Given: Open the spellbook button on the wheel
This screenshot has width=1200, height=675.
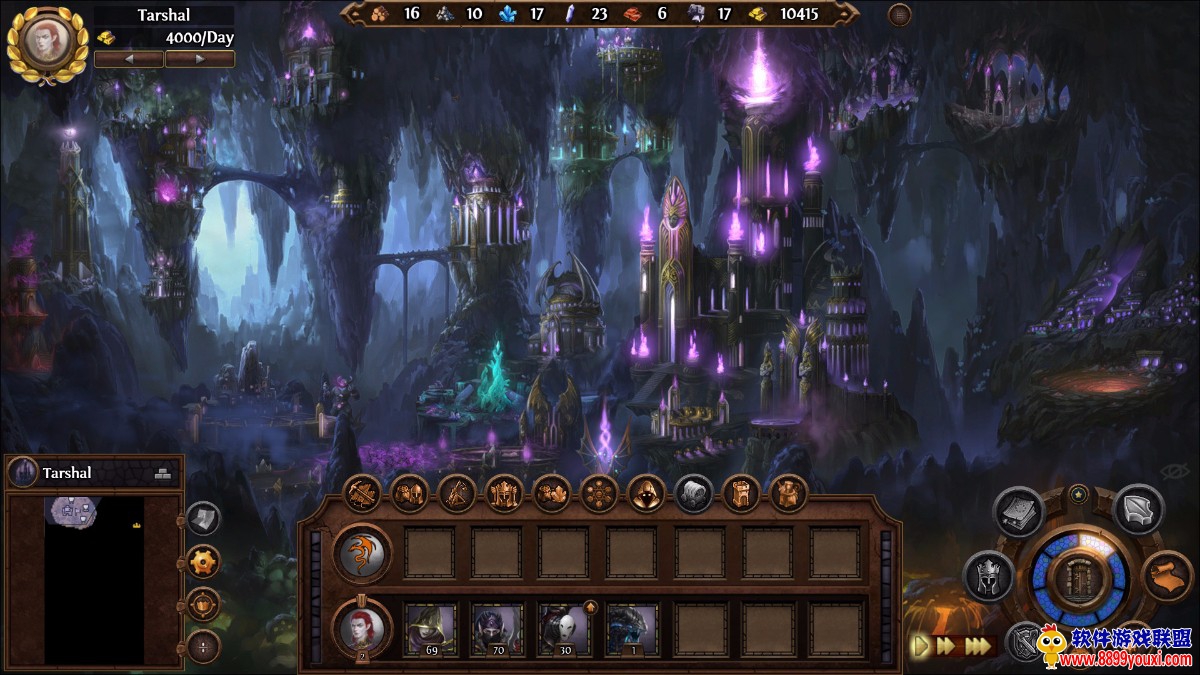Looking at the screenshot, I should 1018,511.
